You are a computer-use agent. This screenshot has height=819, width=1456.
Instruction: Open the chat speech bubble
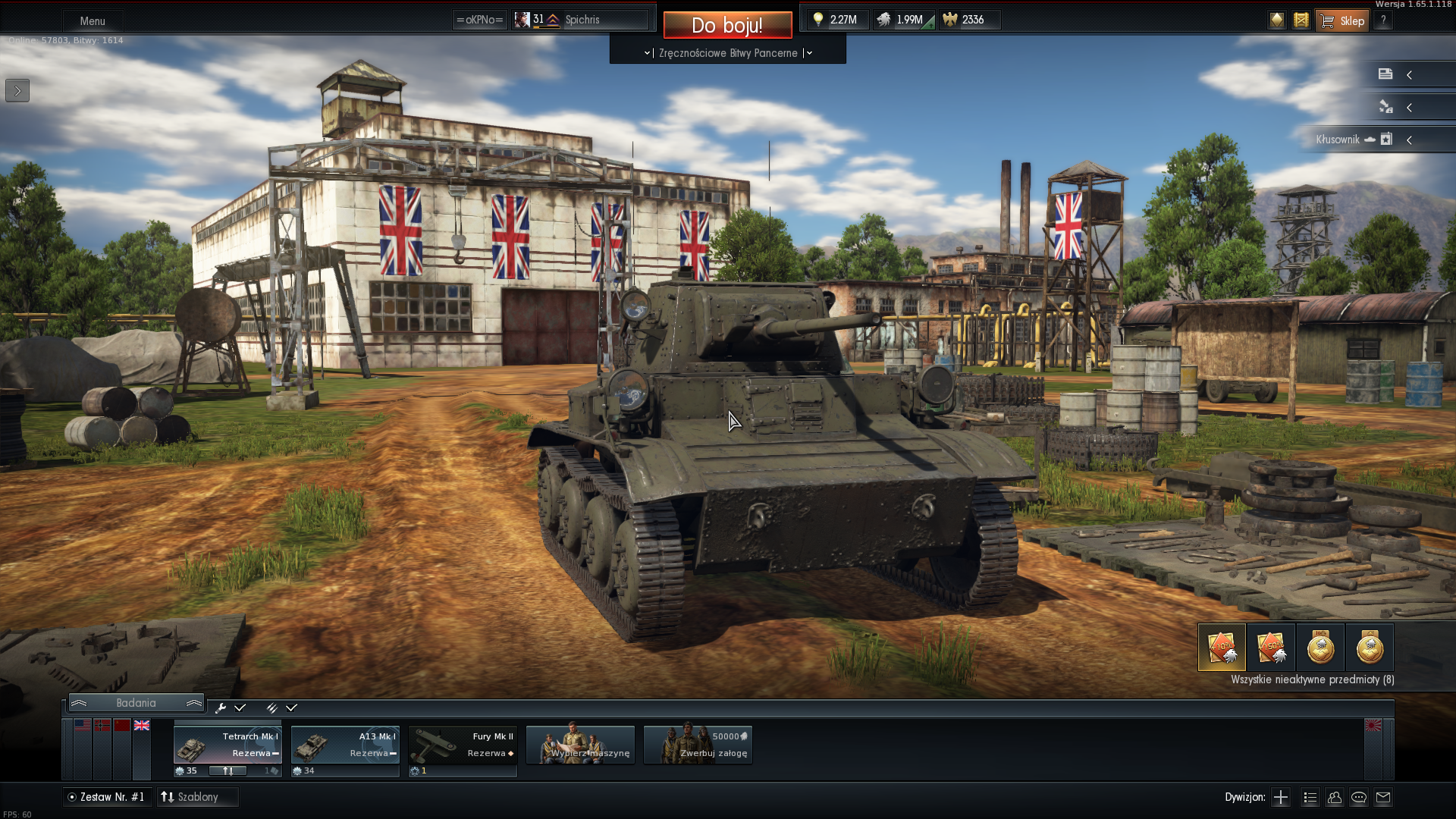(1359, 797)
